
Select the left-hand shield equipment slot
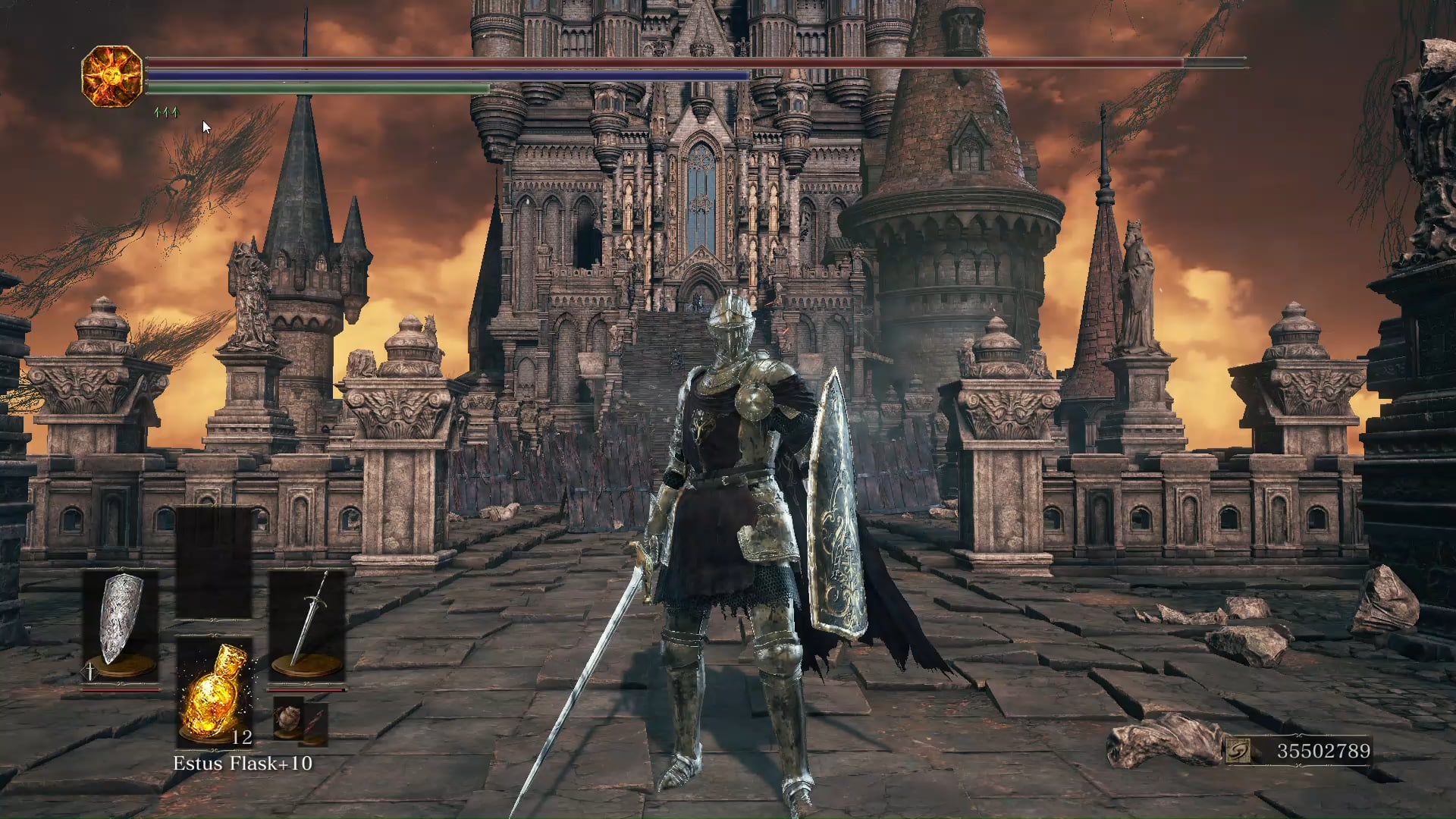pyautogui.click(x=121, y=627)
